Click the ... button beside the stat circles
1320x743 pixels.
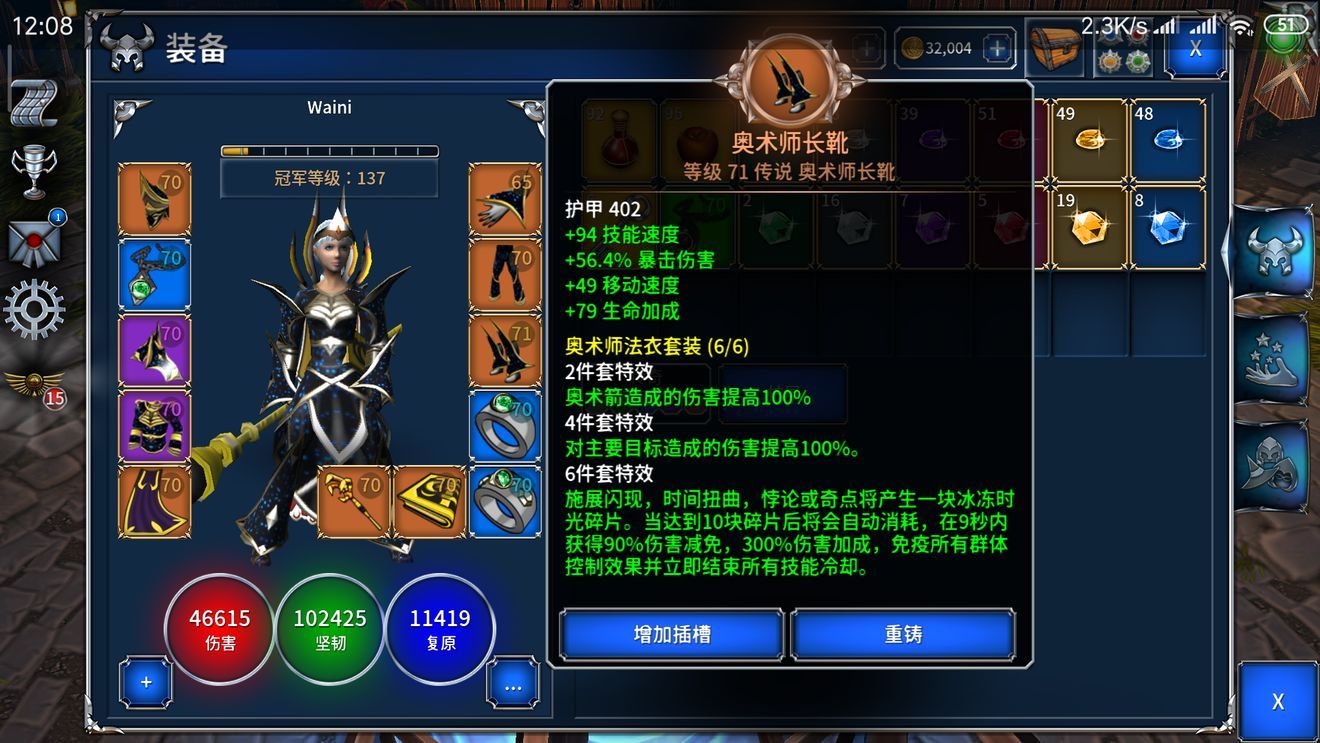tap(512, 682)
